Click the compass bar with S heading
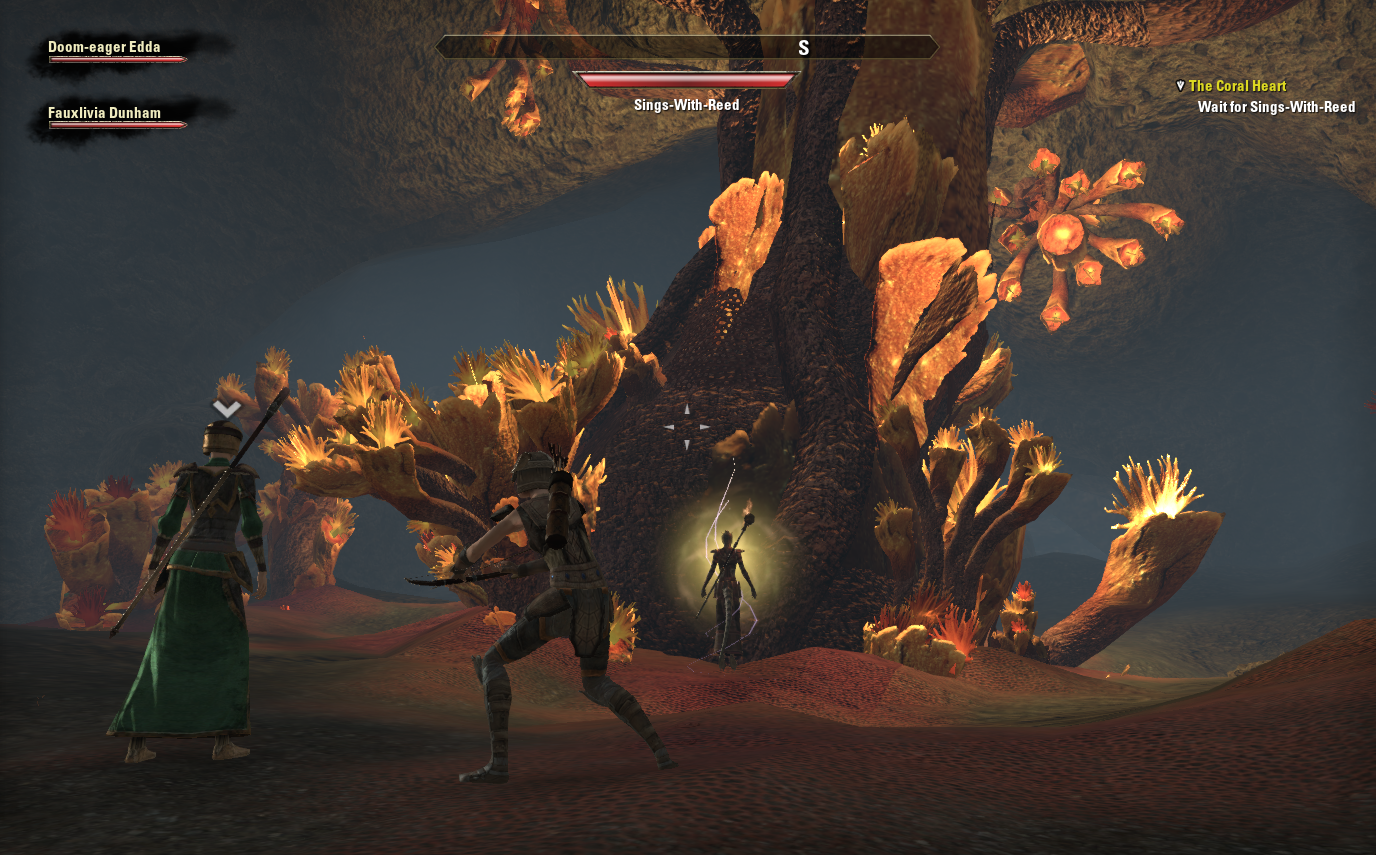The height and width of the screenshot is (855, 1376). [x=687, y=48]
